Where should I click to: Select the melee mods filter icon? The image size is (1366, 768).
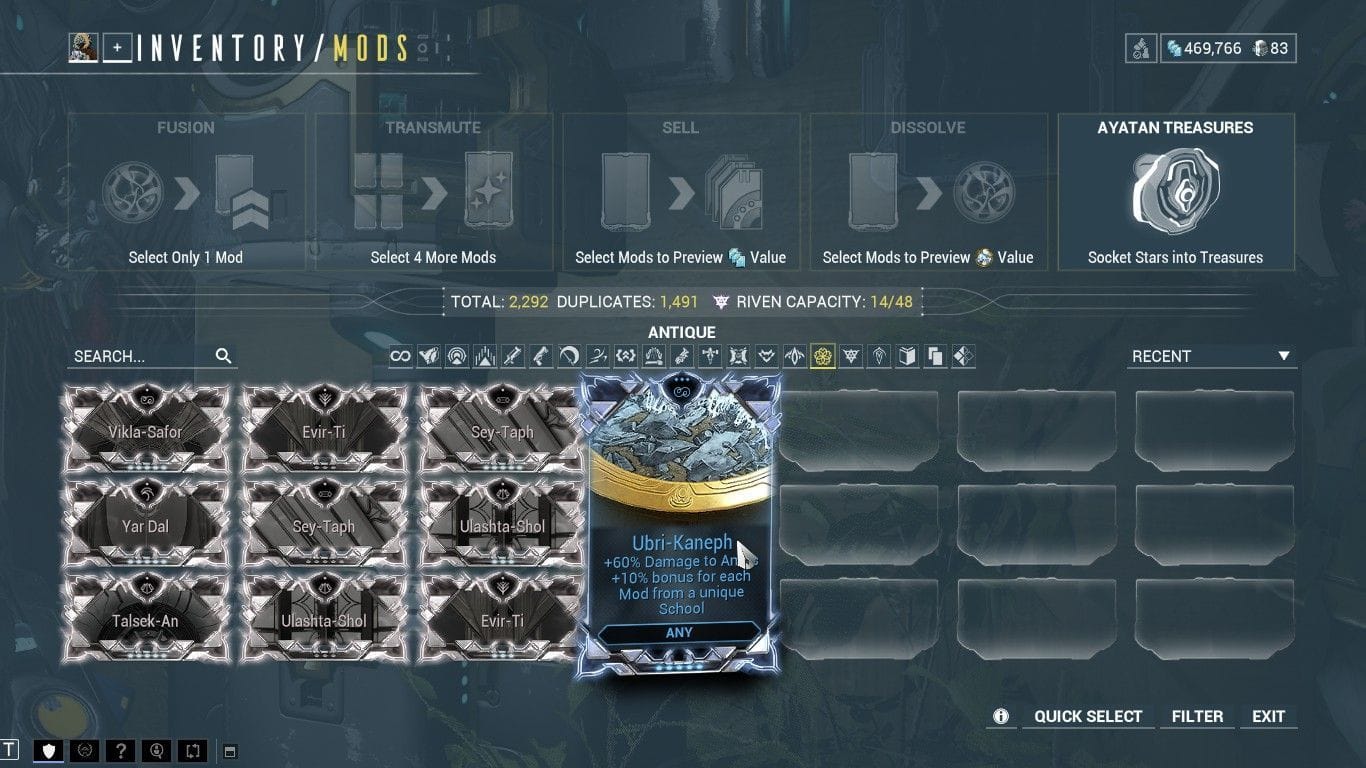(x=568, y=355)
